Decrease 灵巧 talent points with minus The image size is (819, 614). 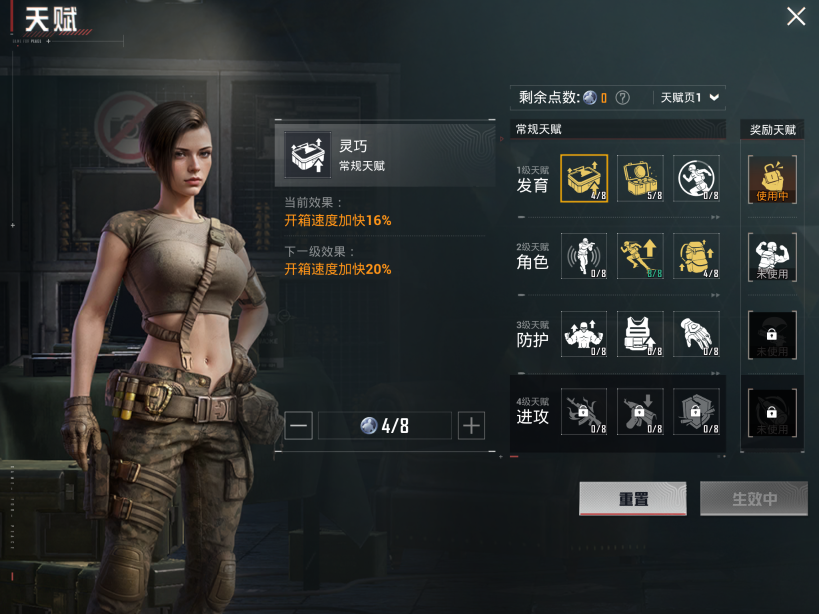tap(299, 425)
